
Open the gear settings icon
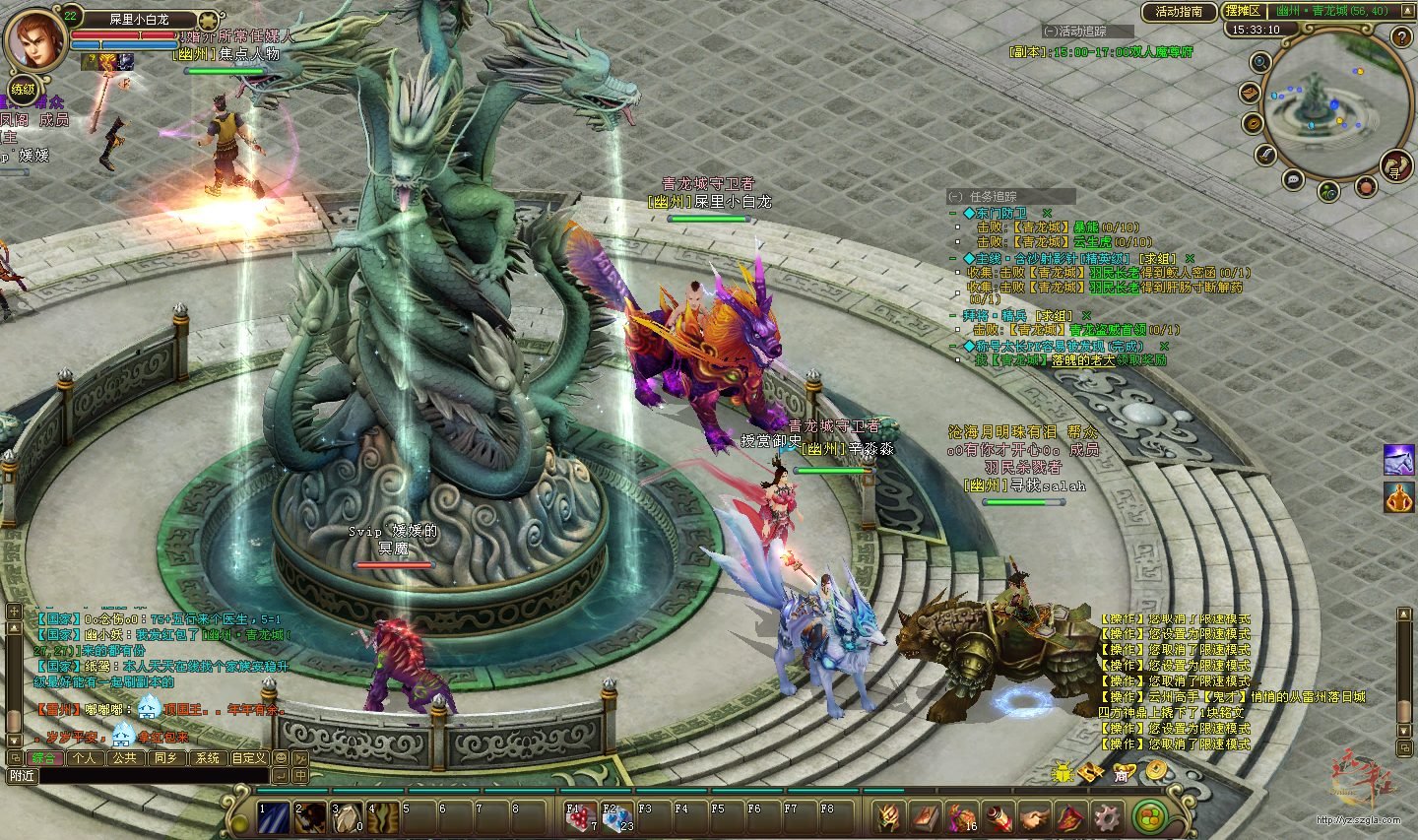[x=1108, y=817]
